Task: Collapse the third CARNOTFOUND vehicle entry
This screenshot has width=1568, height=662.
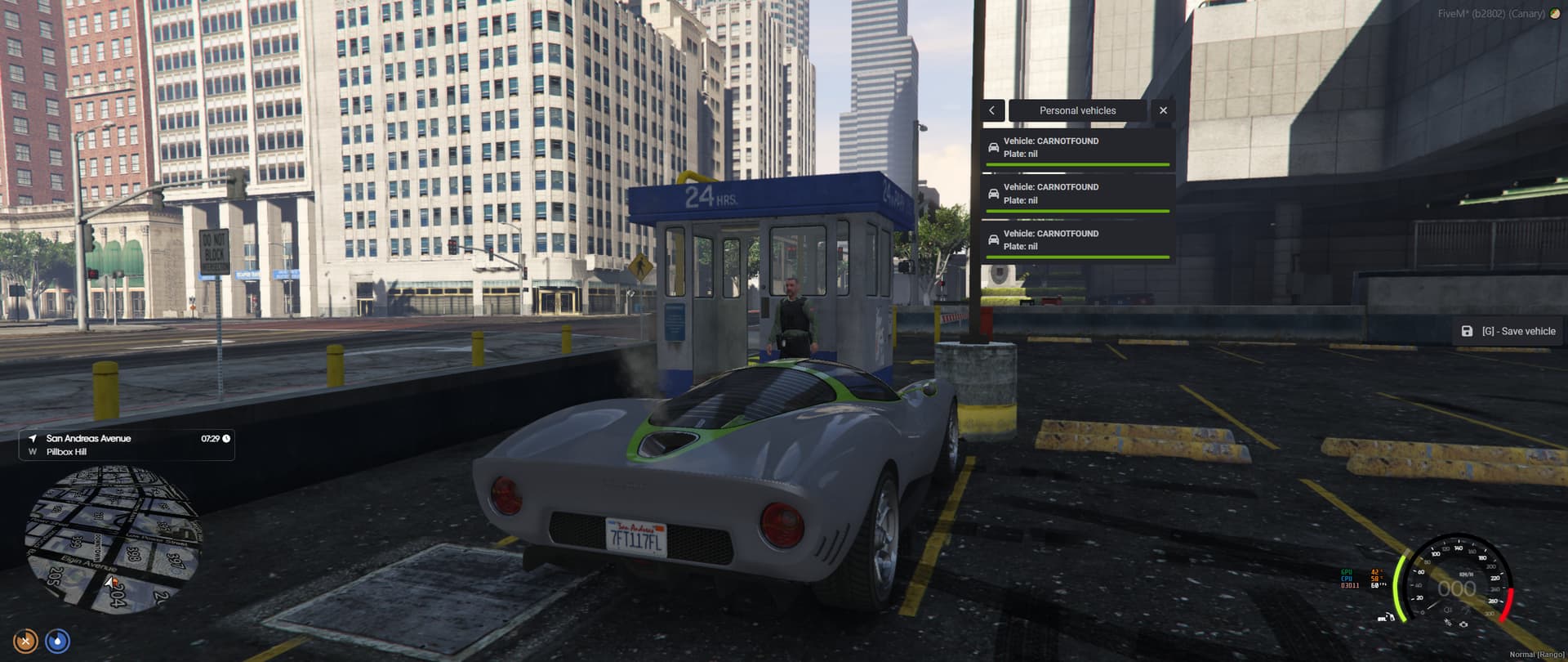Action: pyautogui.click(x=1078, y=239)
